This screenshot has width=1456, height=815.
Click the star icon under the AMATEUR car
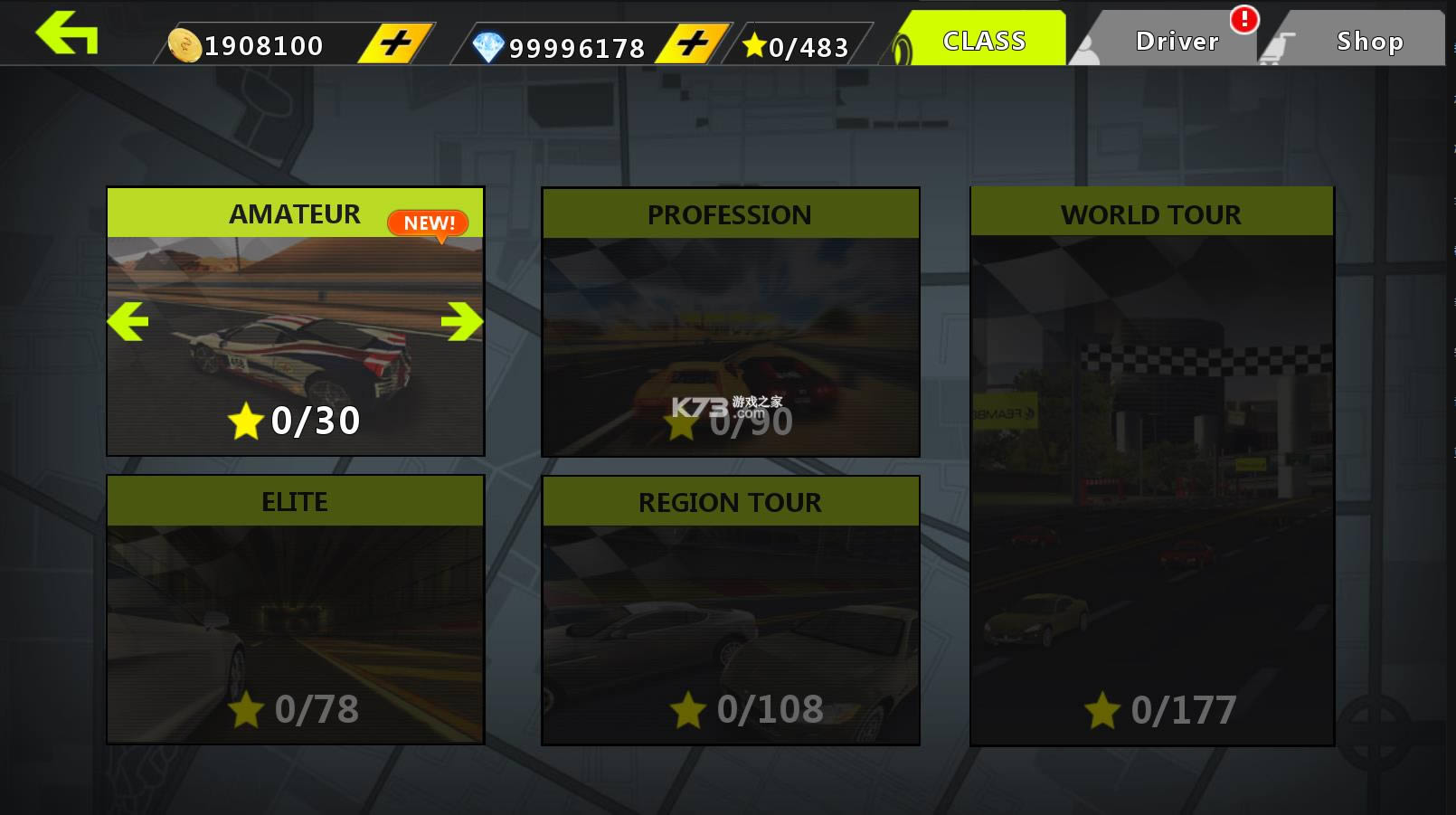[x=245, y=419]
